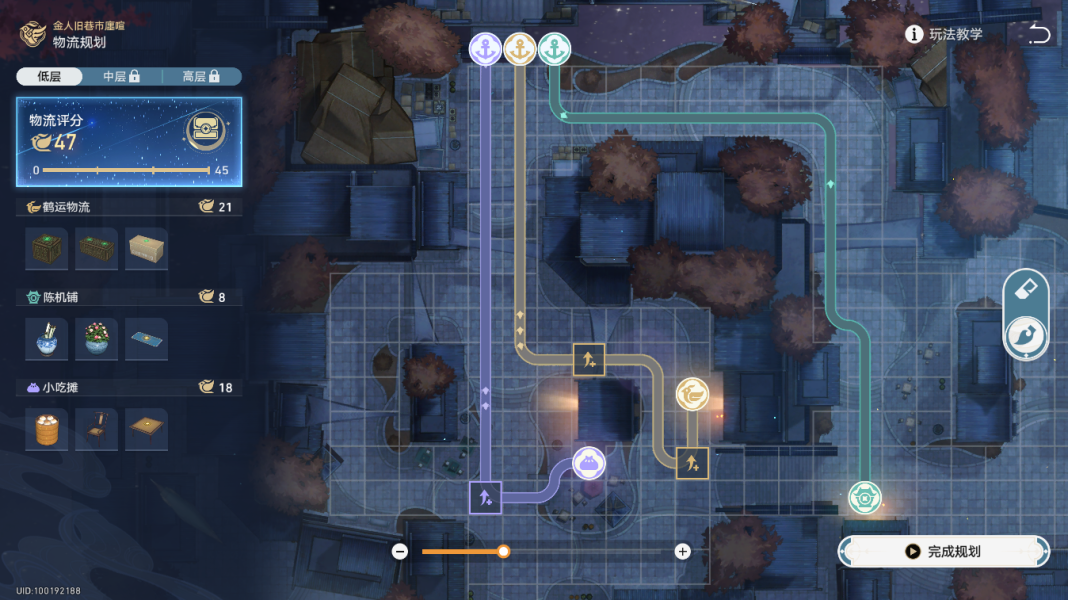This screenshot has width=1068, height=600.
Task: Select the eraser tool
Action: pos(1026,290)
